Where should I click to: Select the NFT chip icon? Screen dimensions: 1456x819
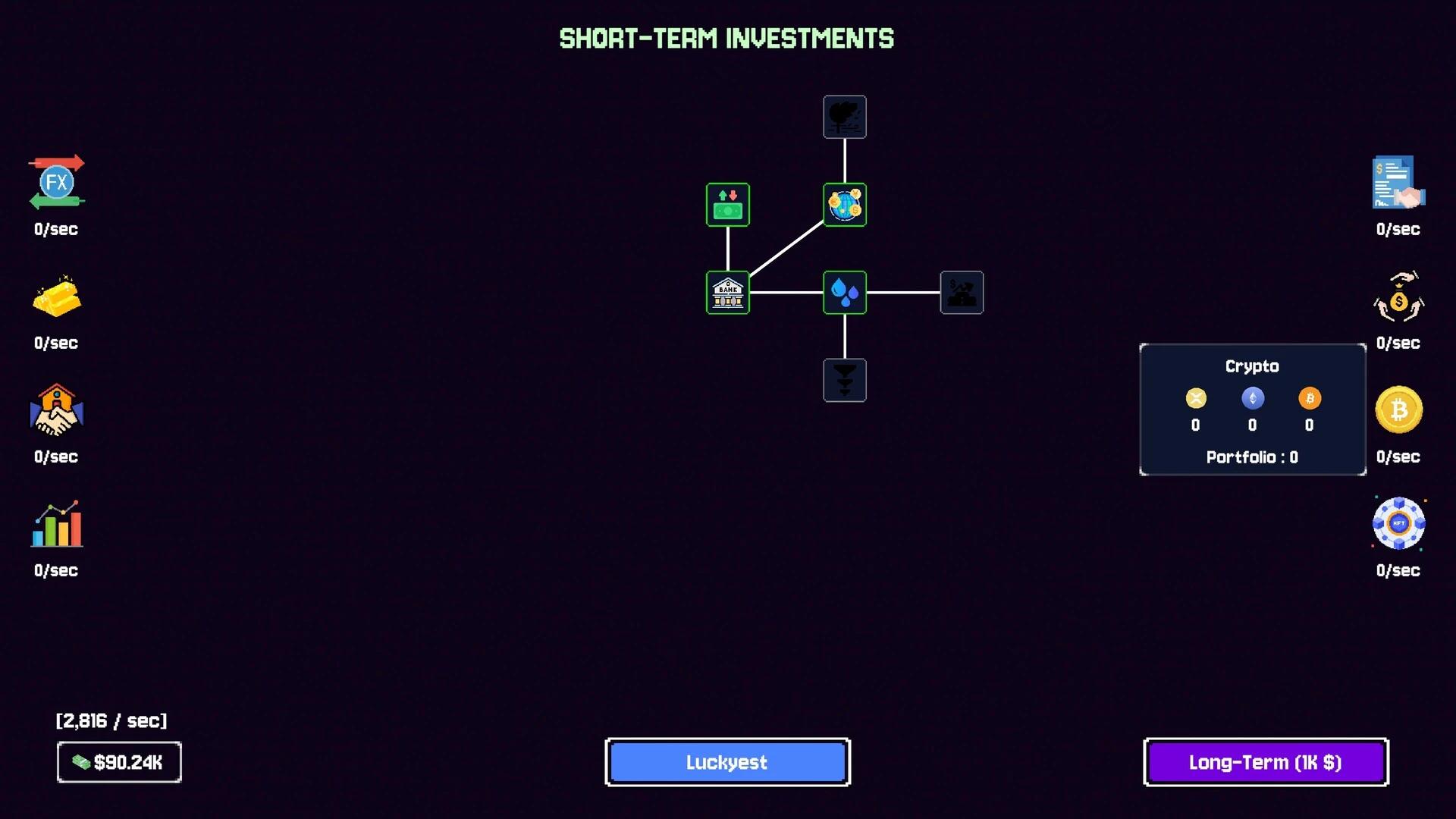(1398, 523)
